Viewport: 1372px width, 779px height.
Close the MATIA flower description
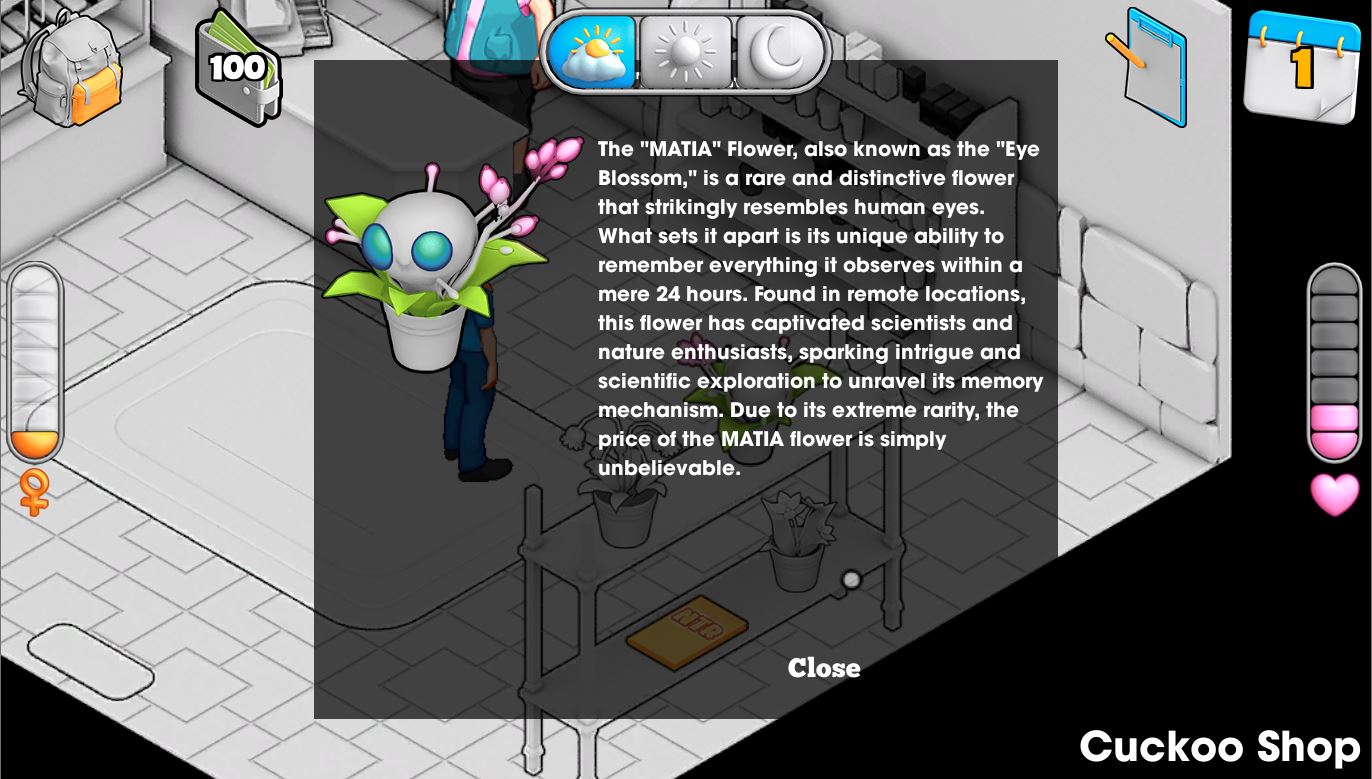823,668
